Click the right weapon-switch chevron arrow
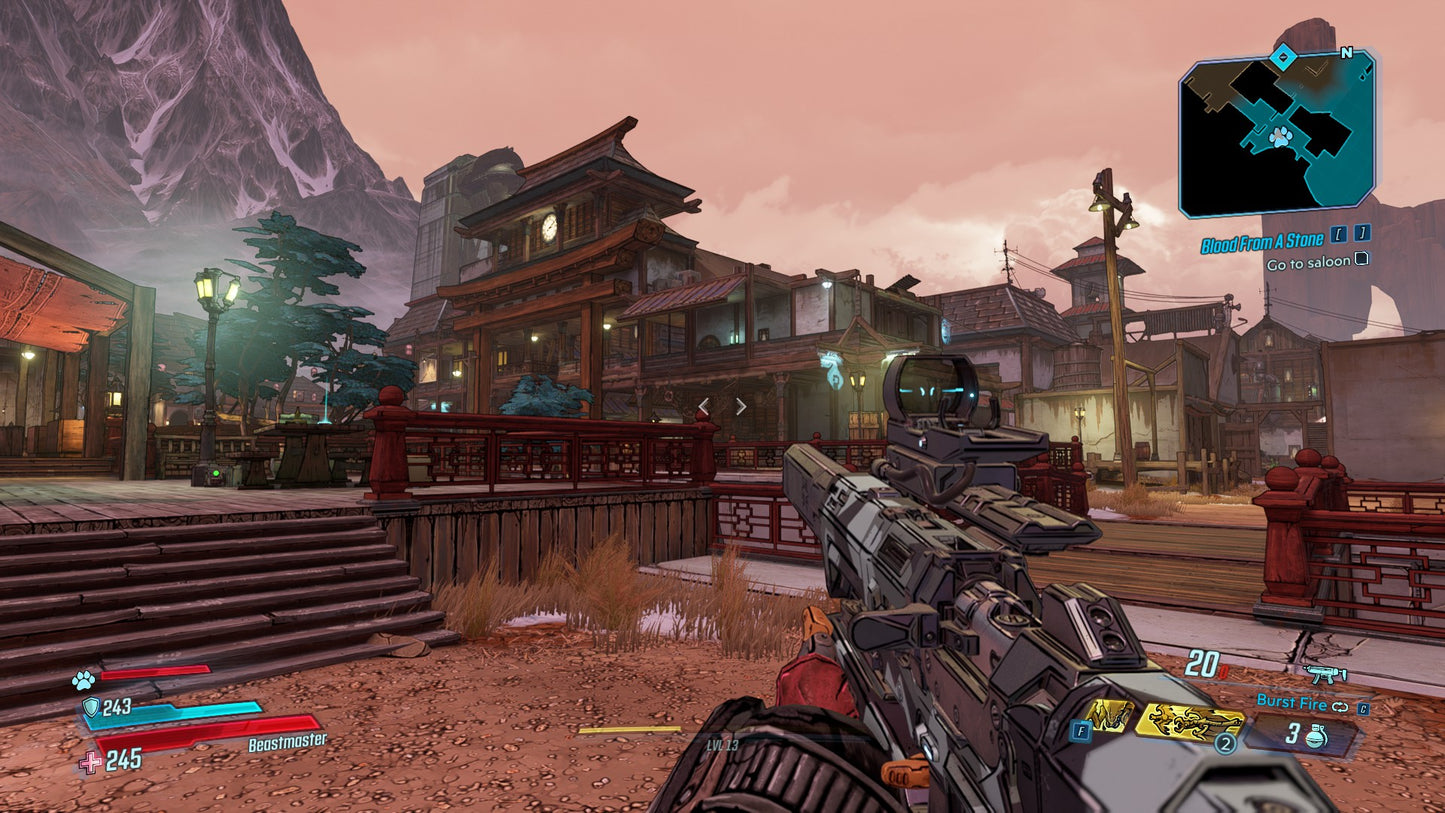1445x813 pixels. (741, 405)
